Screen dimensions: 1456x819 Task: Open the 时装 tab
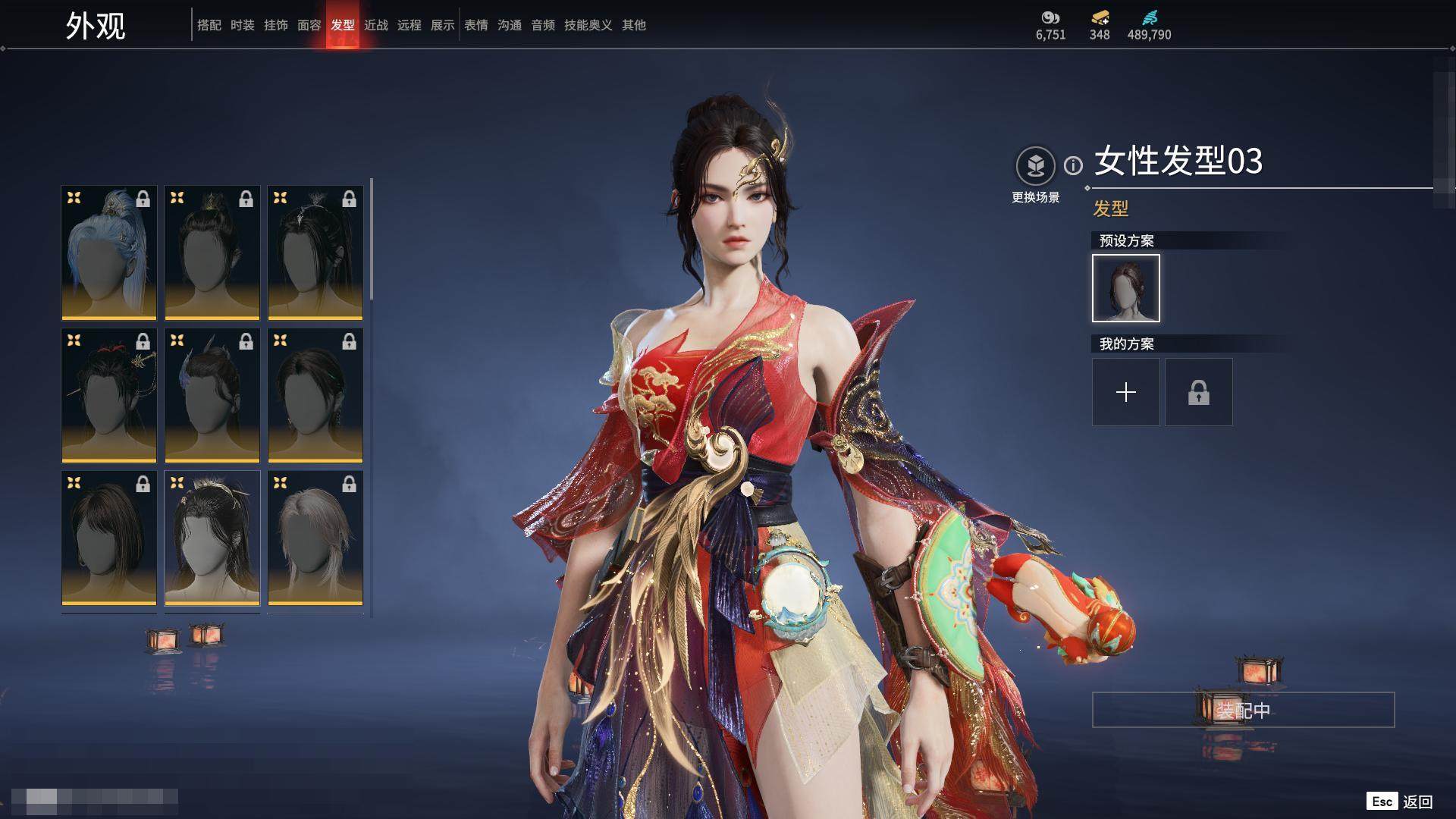tap(243, 25)
